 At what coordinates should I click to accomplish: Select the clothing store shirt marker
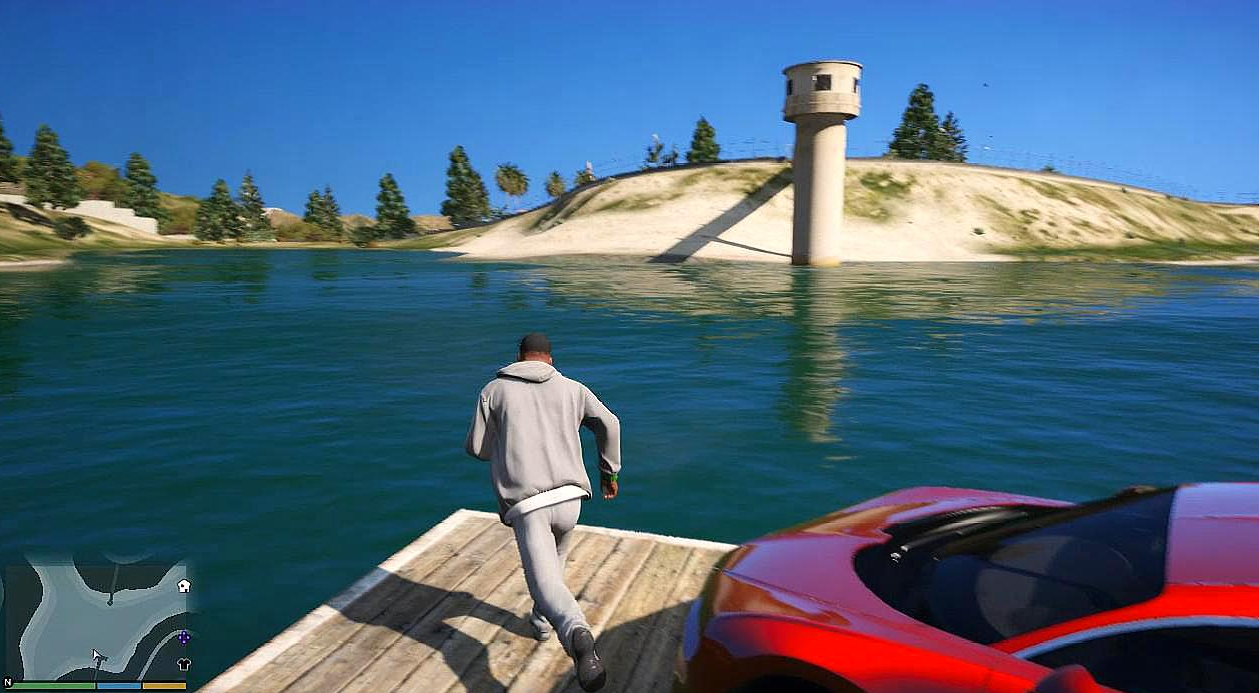click(184, 664)
